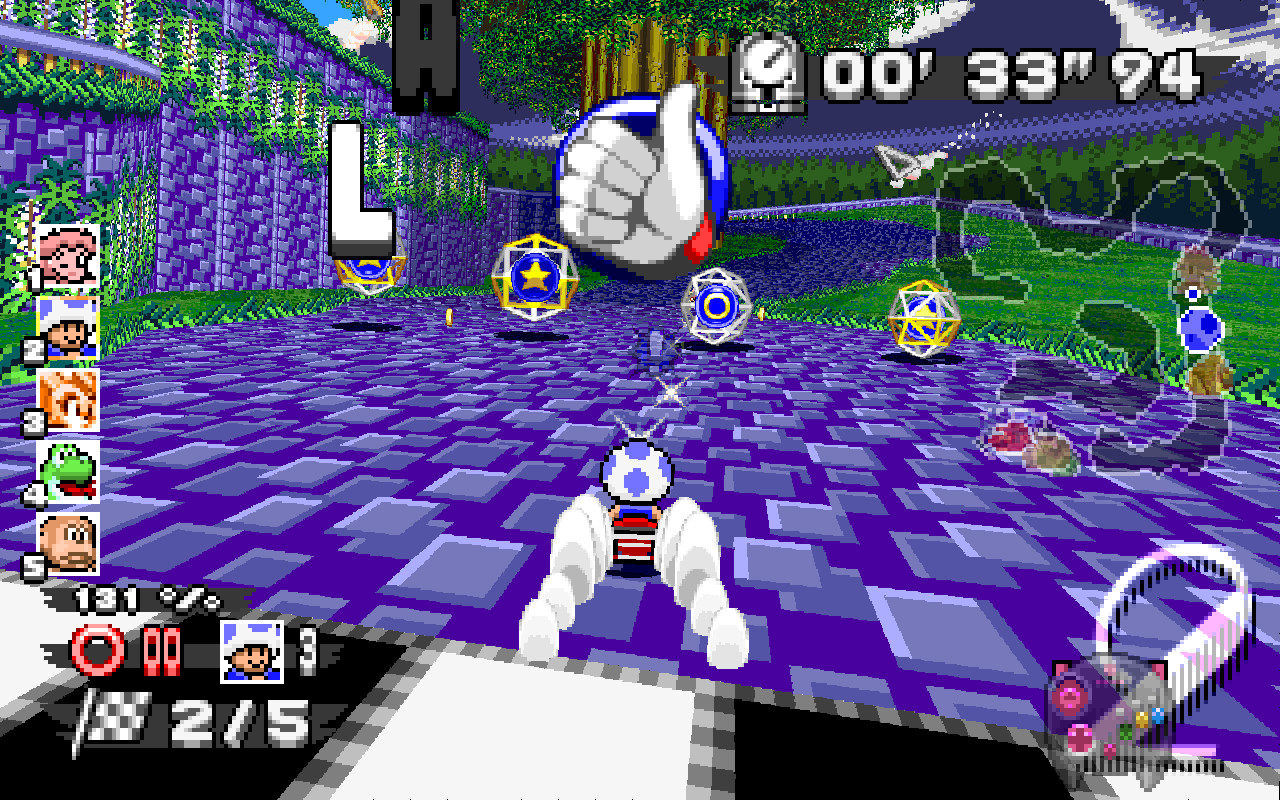Click the blue ring capsule item
Screen dimensions: 1280x800
717,304
